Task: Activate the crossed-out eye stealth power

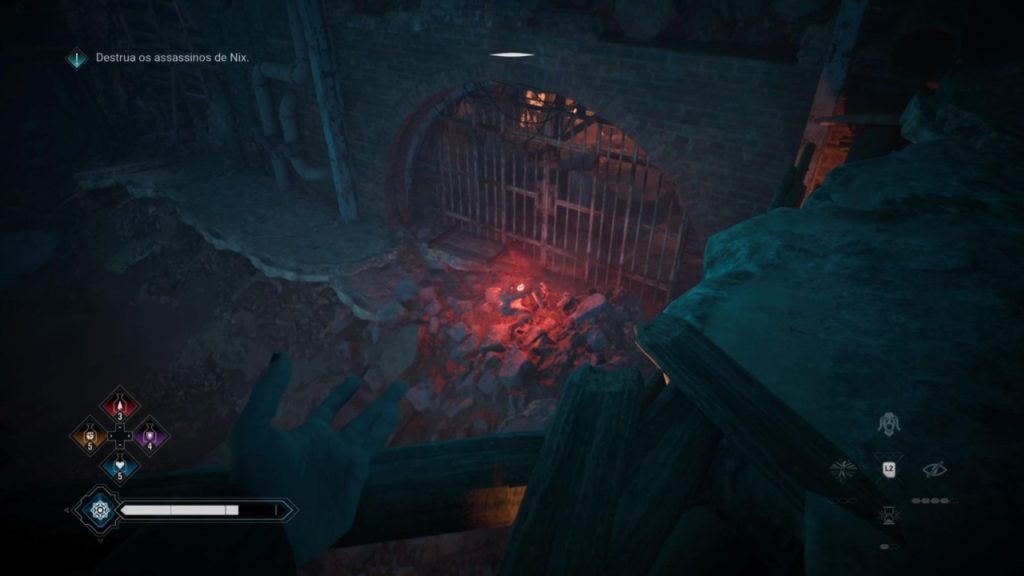Action: pos(934,468)
